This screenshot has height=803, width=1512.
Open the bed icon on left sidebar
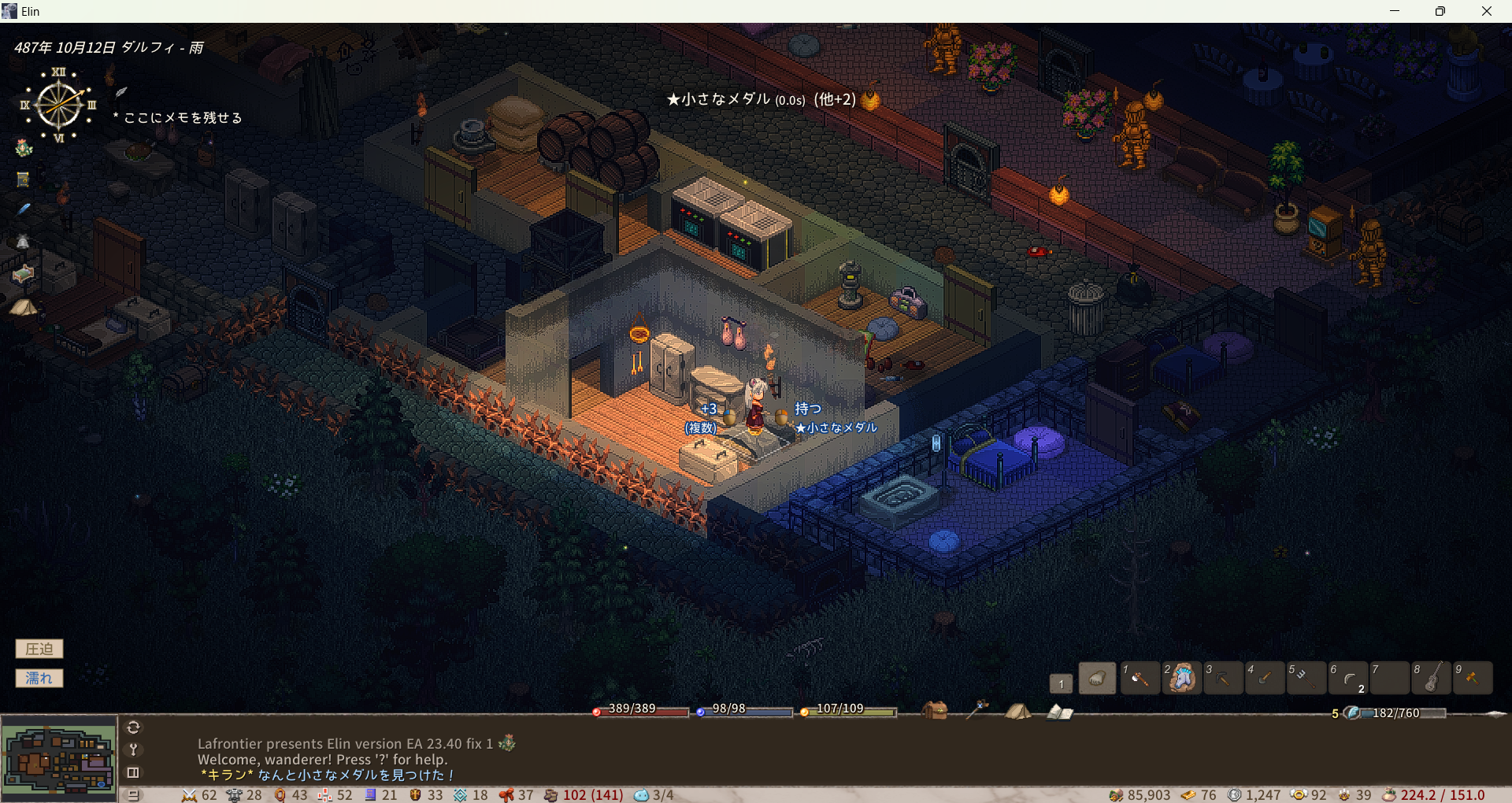click(24, 273)
